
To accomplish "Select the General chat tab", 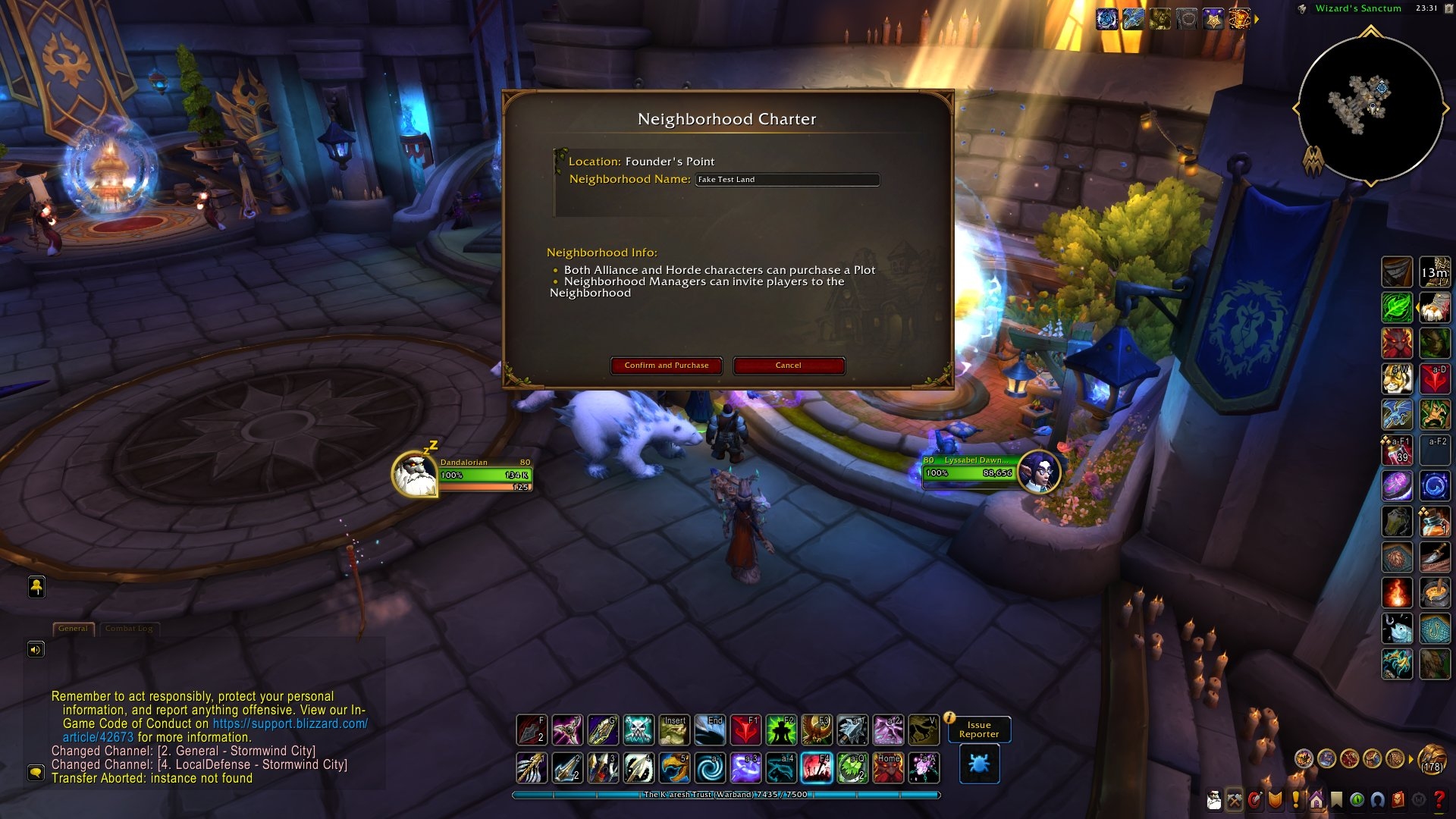I will 73,629.
